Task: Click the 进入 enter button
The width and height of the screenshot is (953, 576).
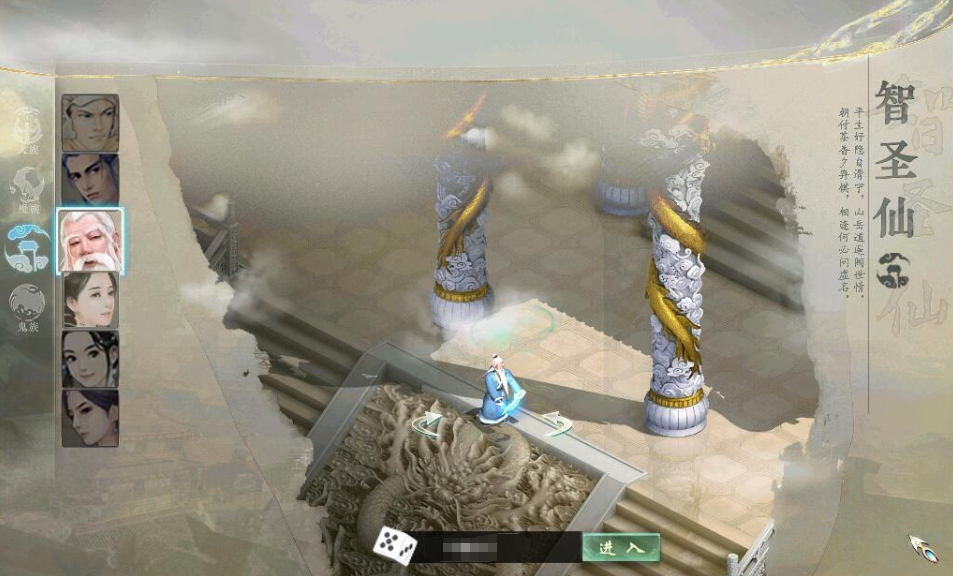Action: coord(621,547)
